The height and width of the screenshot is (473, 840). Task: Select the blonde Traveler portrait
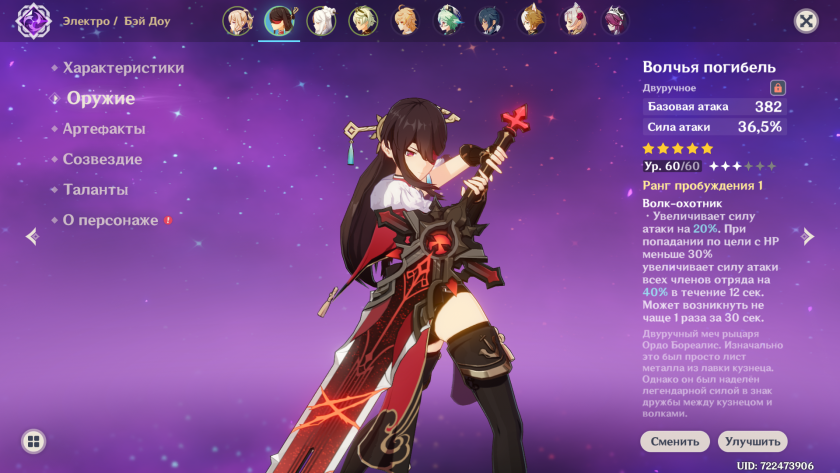406,20
